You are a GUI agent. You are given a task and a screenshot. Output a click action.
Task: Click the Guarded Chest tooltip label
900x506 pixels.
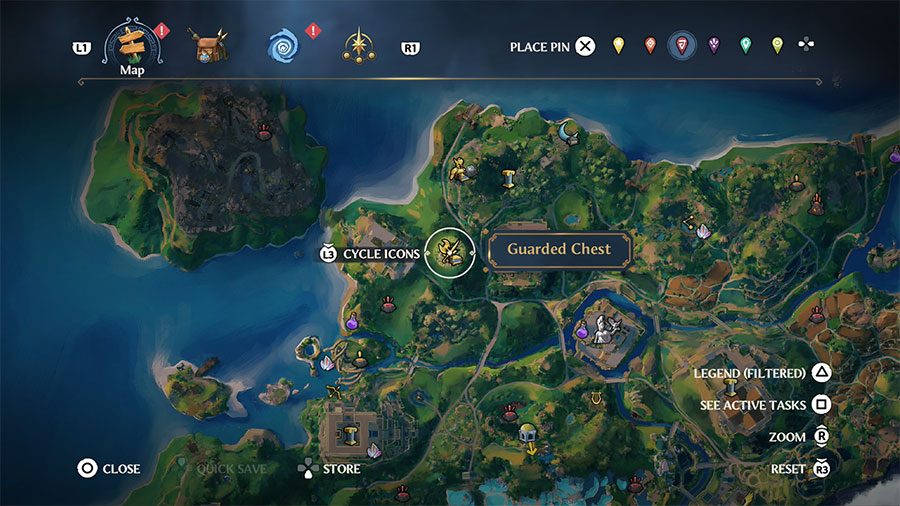click(558, 250)
